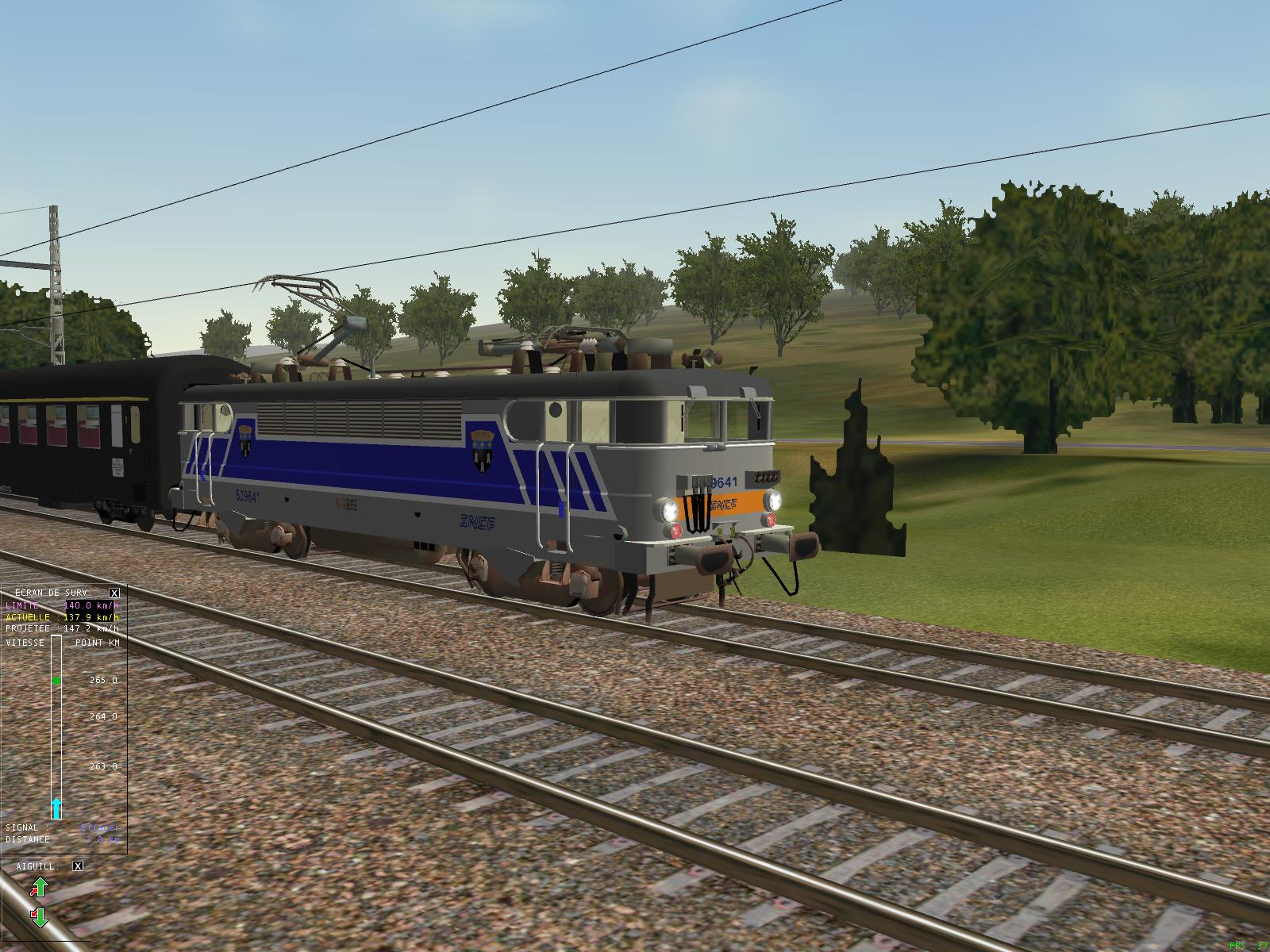Viewport: 1270px width, 952px height.
Task: Close the AIGUILL. panel
Action: coord(79,867)
